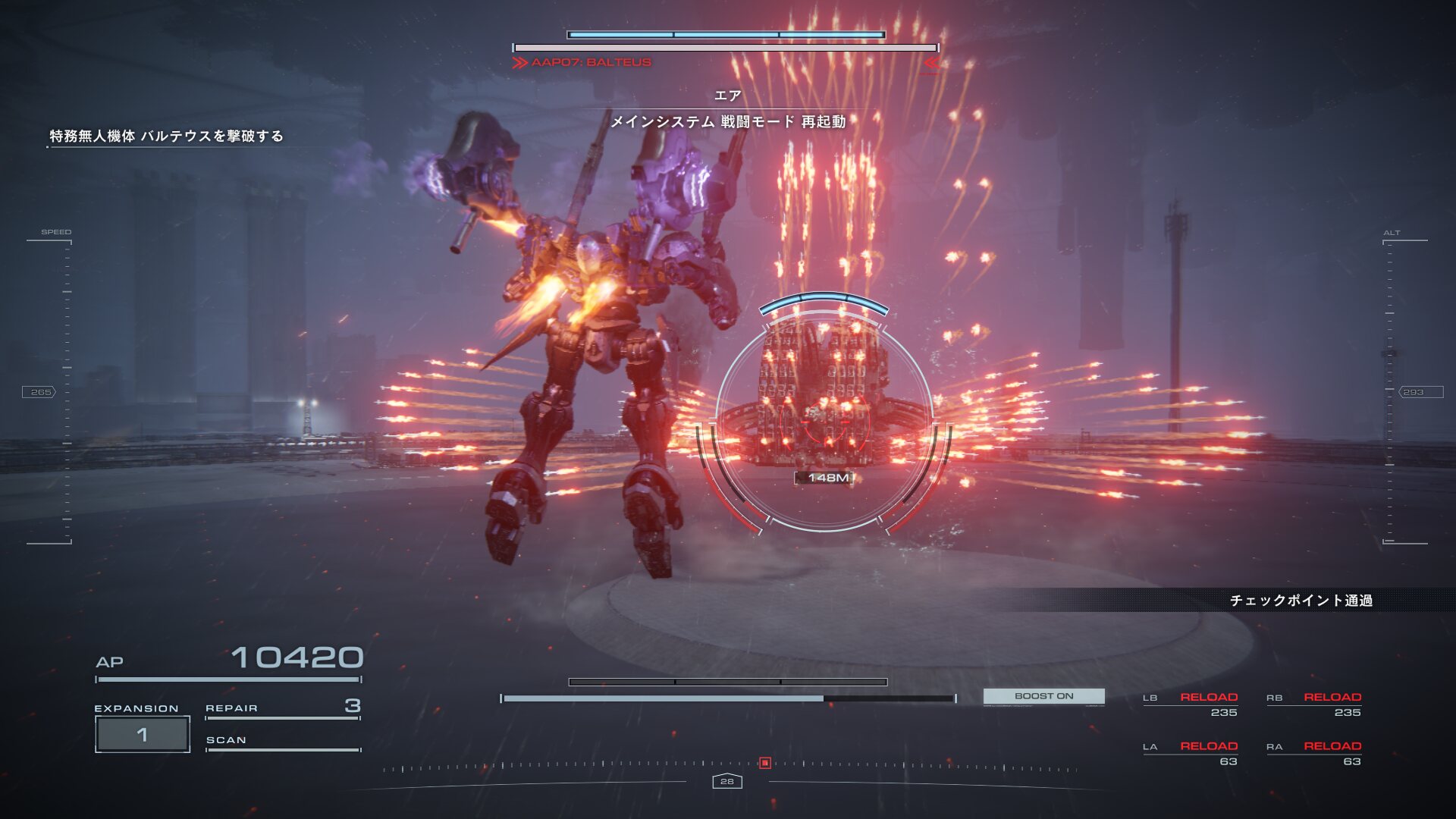Screen dimensions: 1456x819
Task: Activate the EXPANSION slot showing 1
Action: [143, 734]
